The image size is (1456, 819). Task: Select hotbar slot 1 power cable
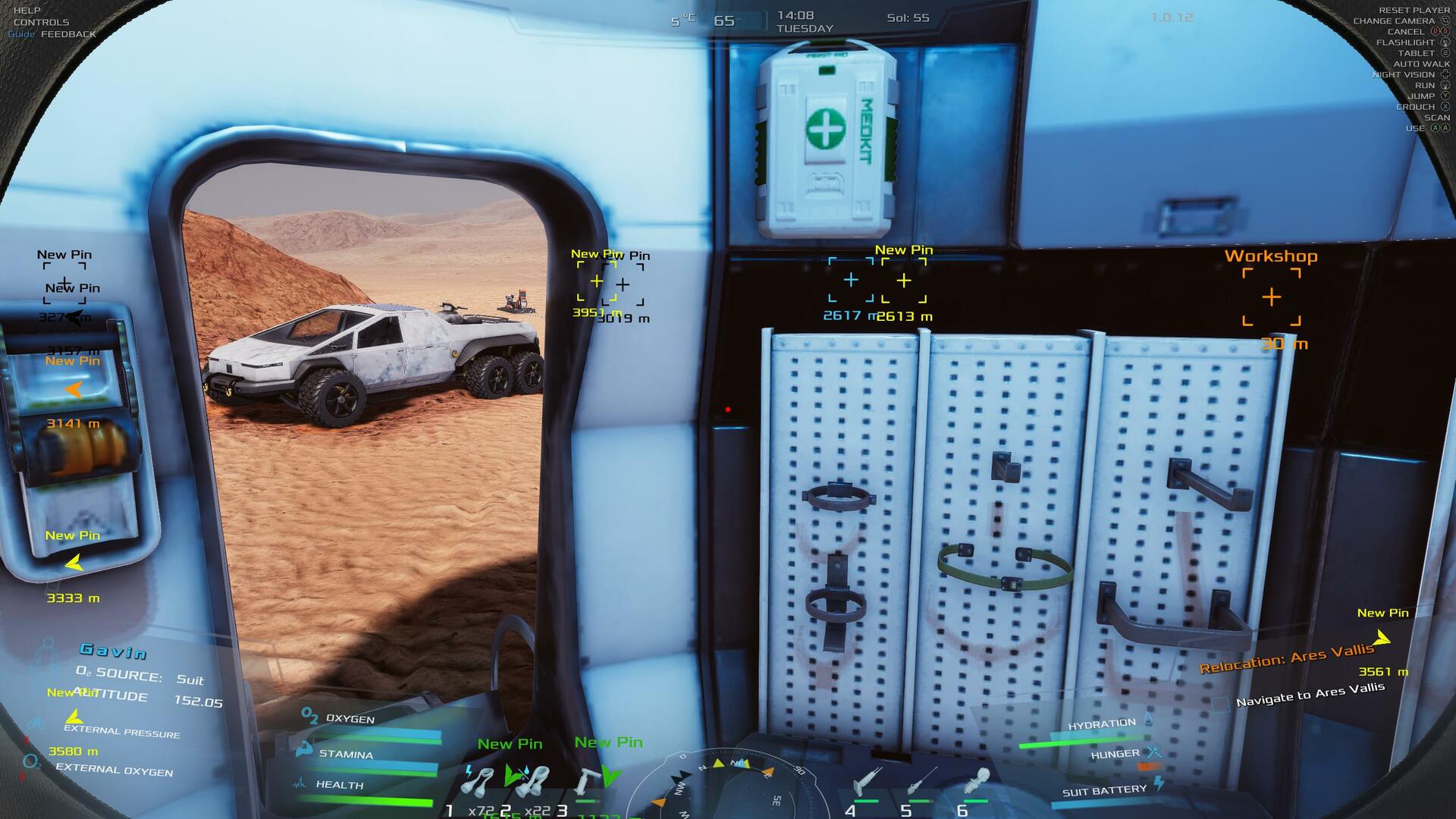pyautogui.click(x=477, y=781)
